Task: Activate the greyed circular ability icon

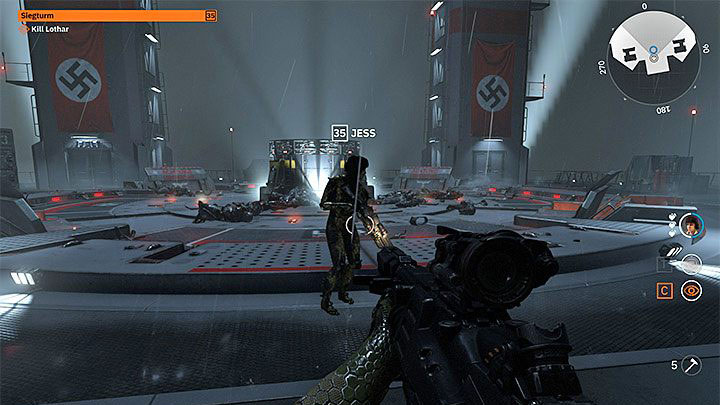Action: pos(690,265)
